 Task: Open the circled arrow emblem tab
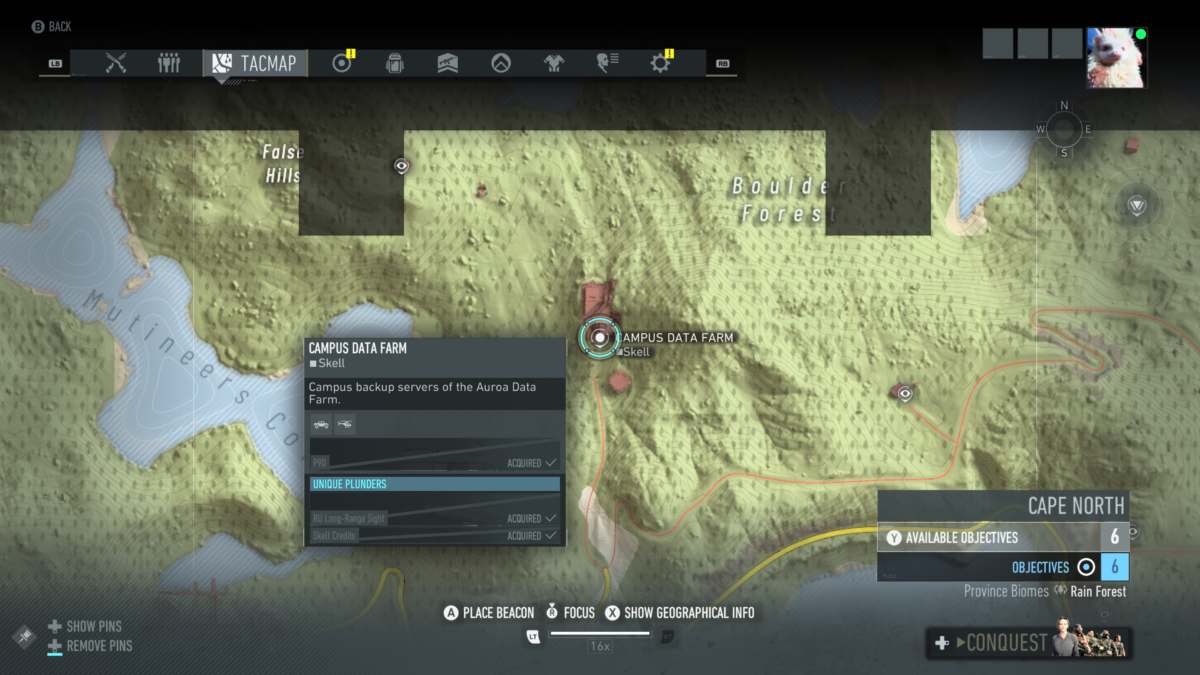pos(501,63)
